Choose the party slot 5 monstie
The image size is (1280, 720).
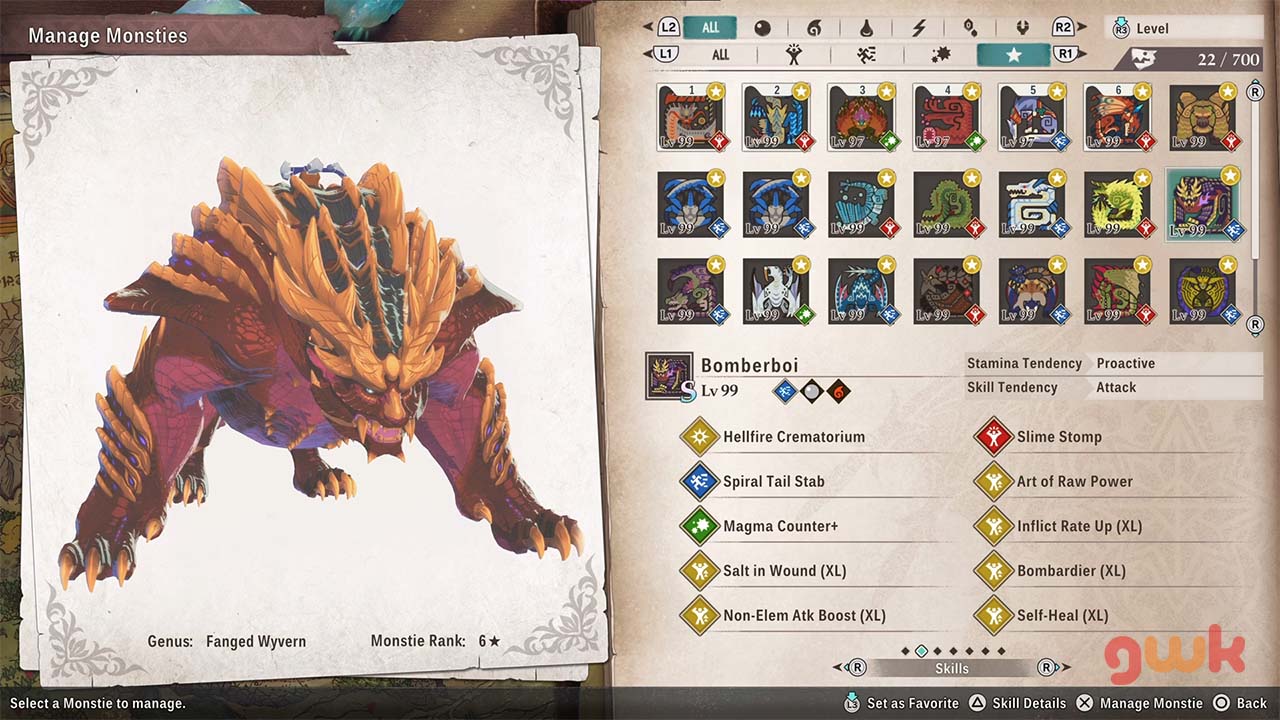(1031, 117)
